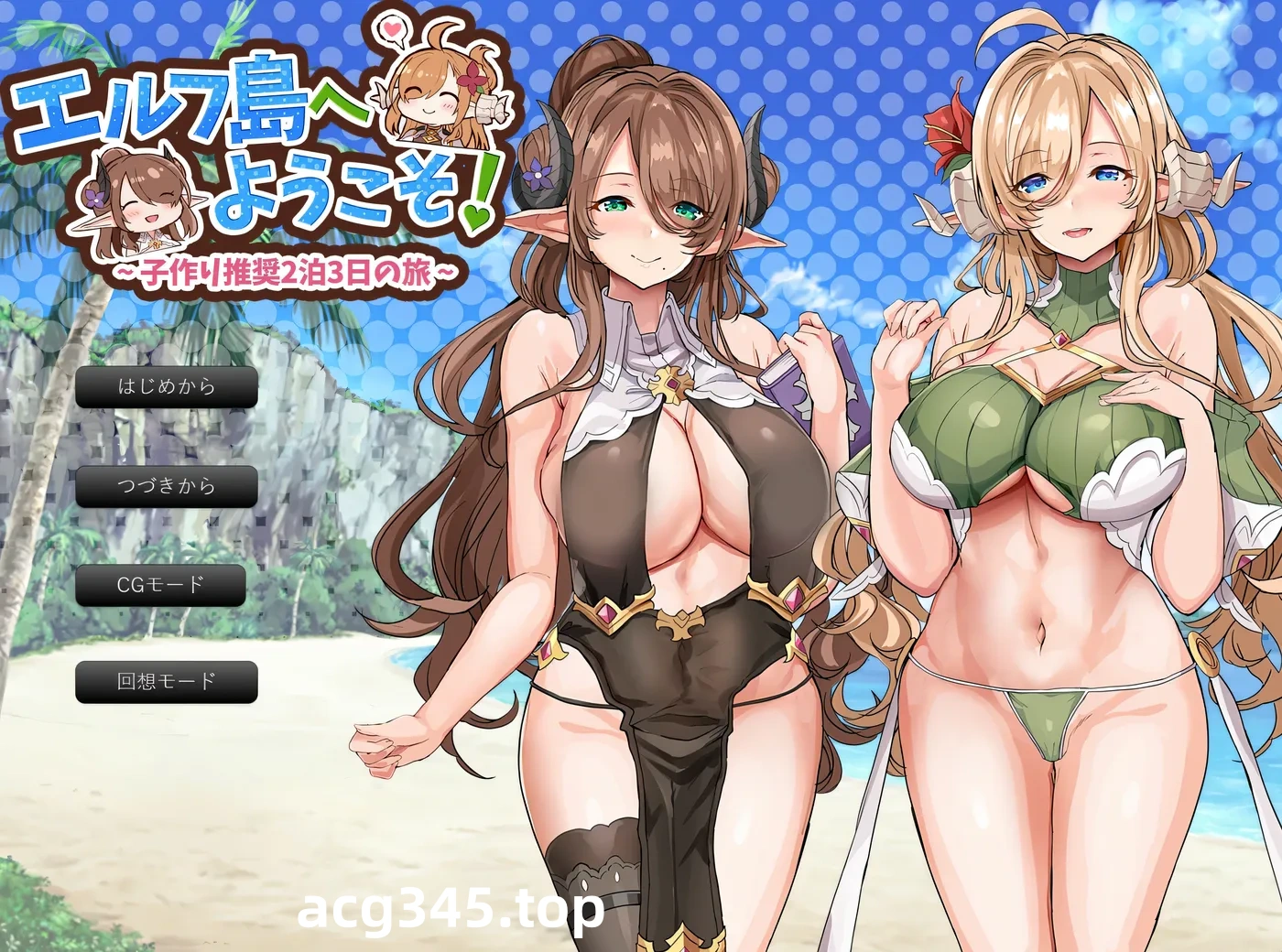
Task: Select つづきから to continue a saved game
Action: point(166,486)
